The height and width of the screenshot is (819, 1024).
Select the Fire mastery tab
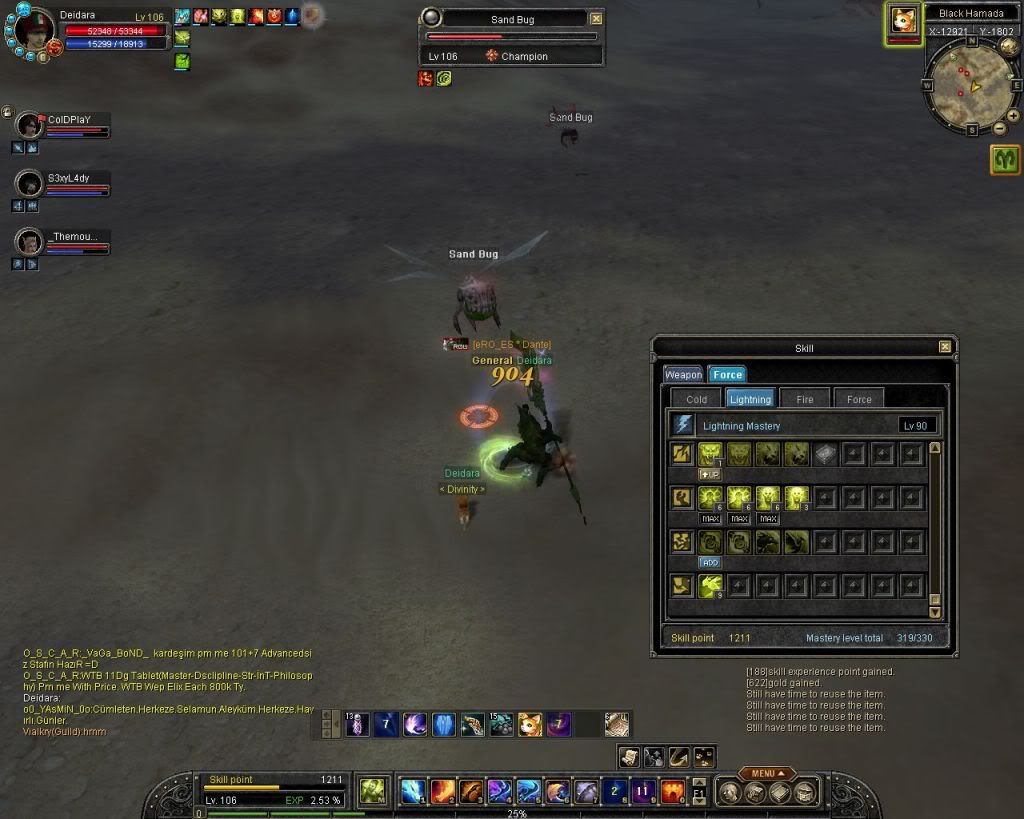click(805, 399)
